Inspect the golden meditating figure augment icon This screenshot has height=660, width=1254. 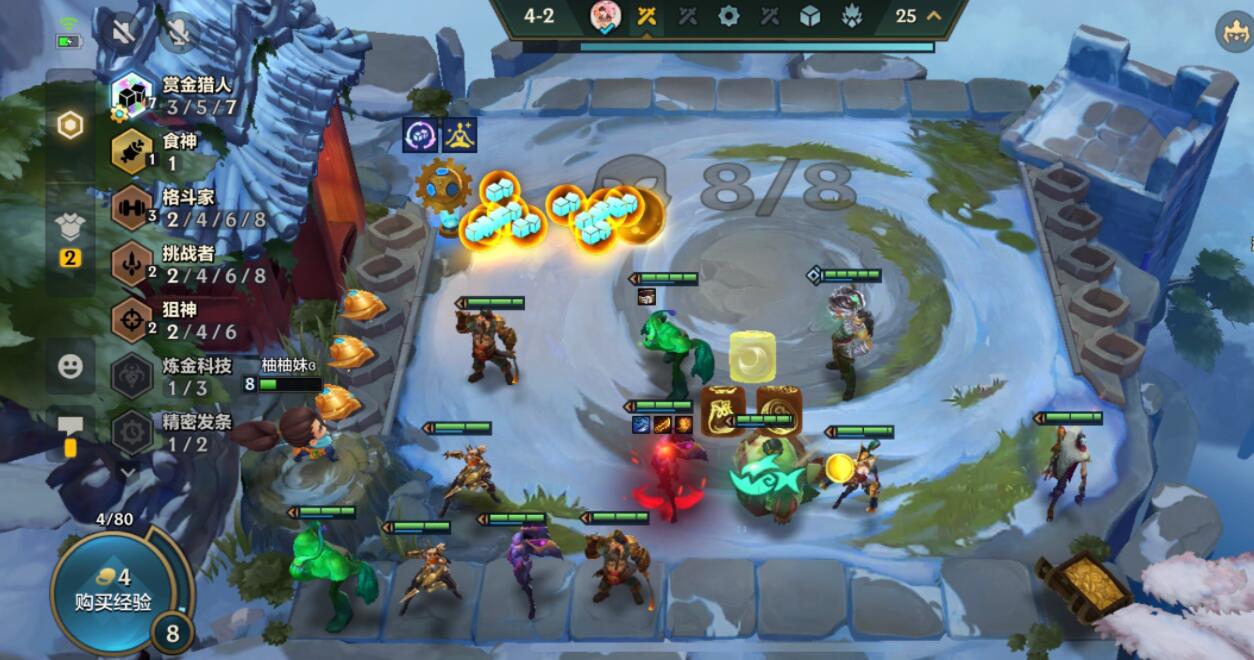(x=459, y=134)
